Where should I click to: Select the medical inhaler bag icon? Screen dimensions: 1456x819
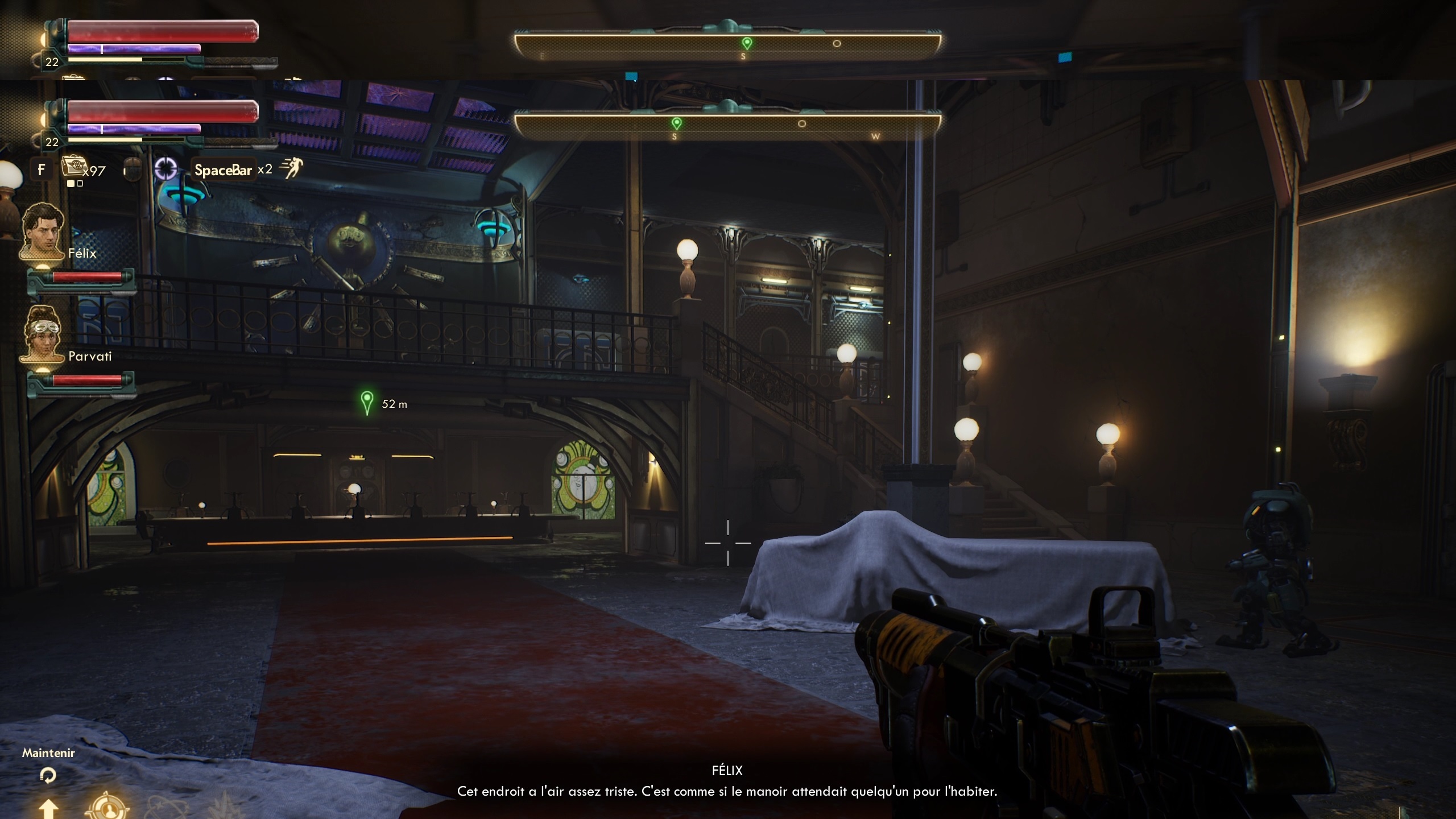73,166
